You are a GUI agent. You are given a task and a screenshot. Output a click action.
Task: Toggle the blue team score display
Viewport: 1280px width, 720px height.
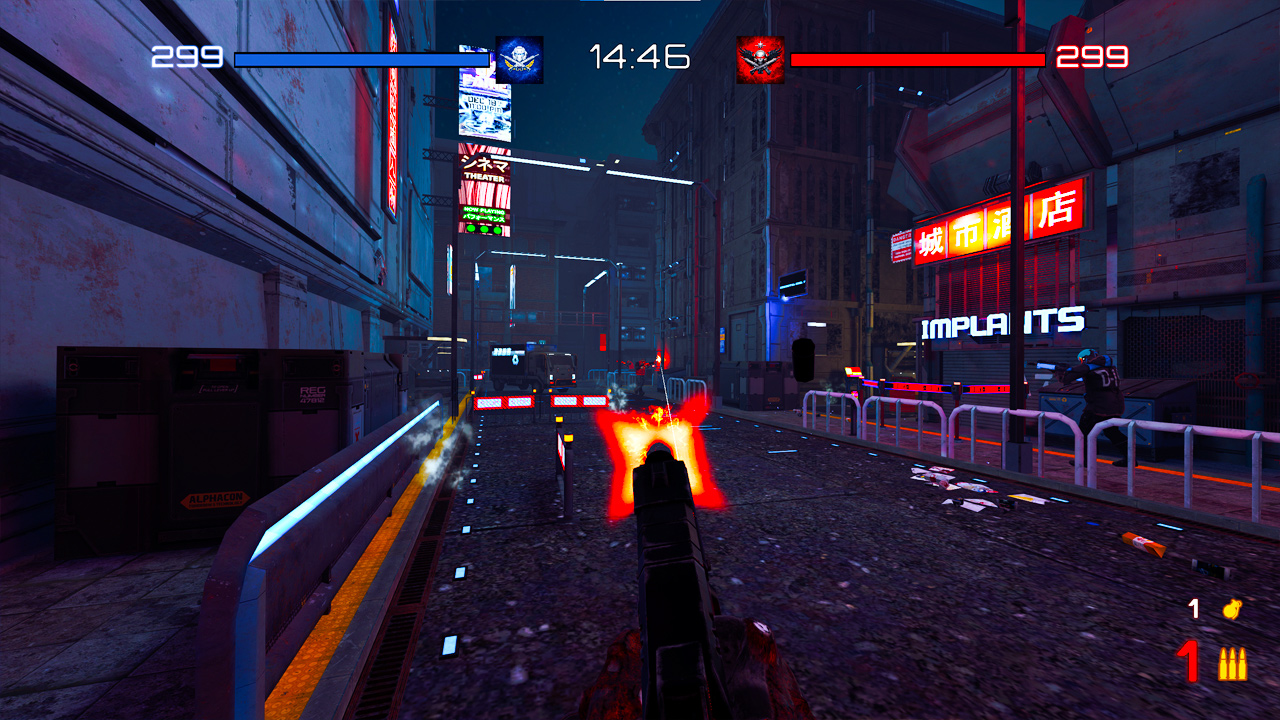(185, 56)
